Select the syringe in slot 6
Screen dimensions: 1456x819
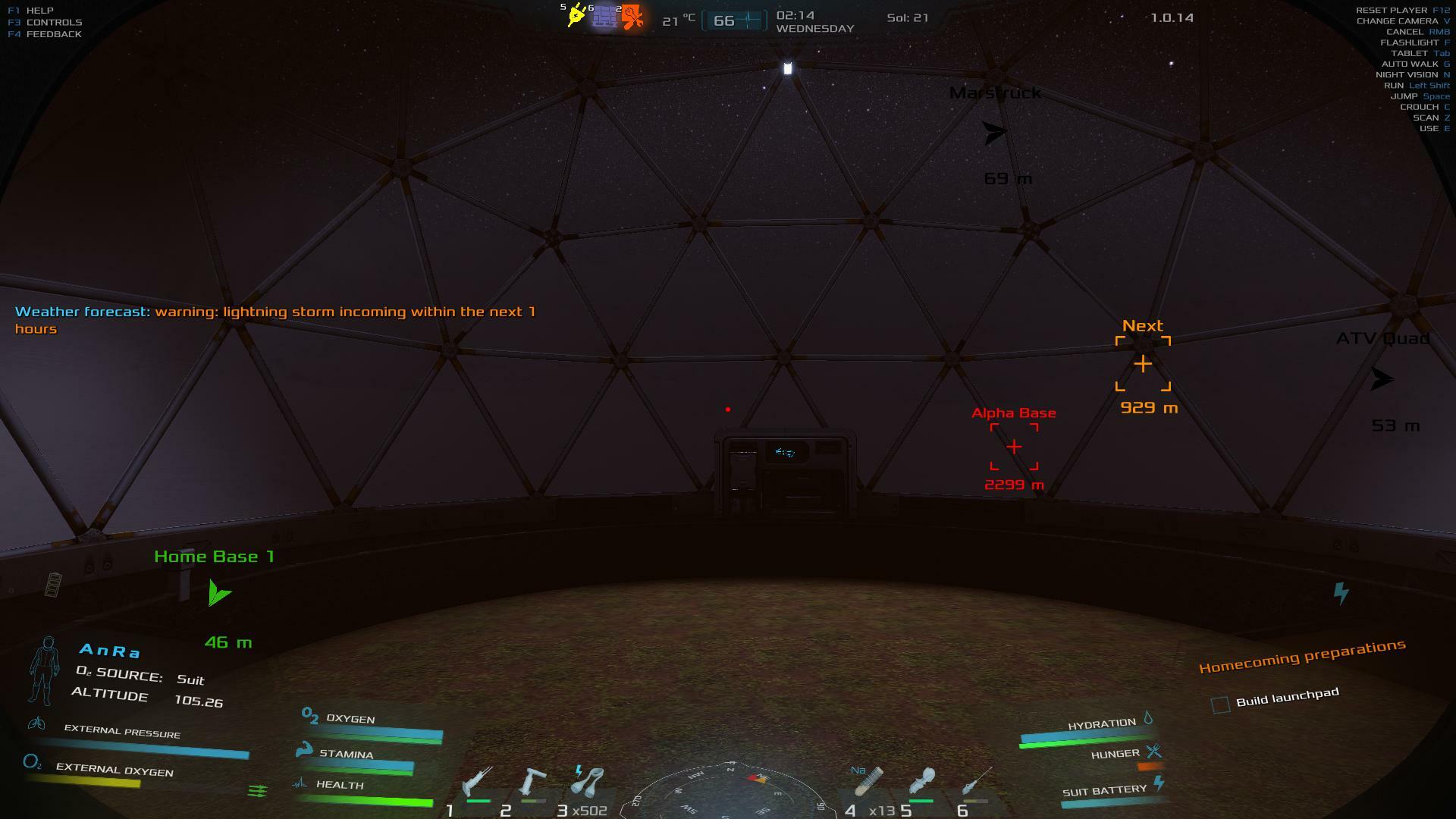(x=977, y=782)
